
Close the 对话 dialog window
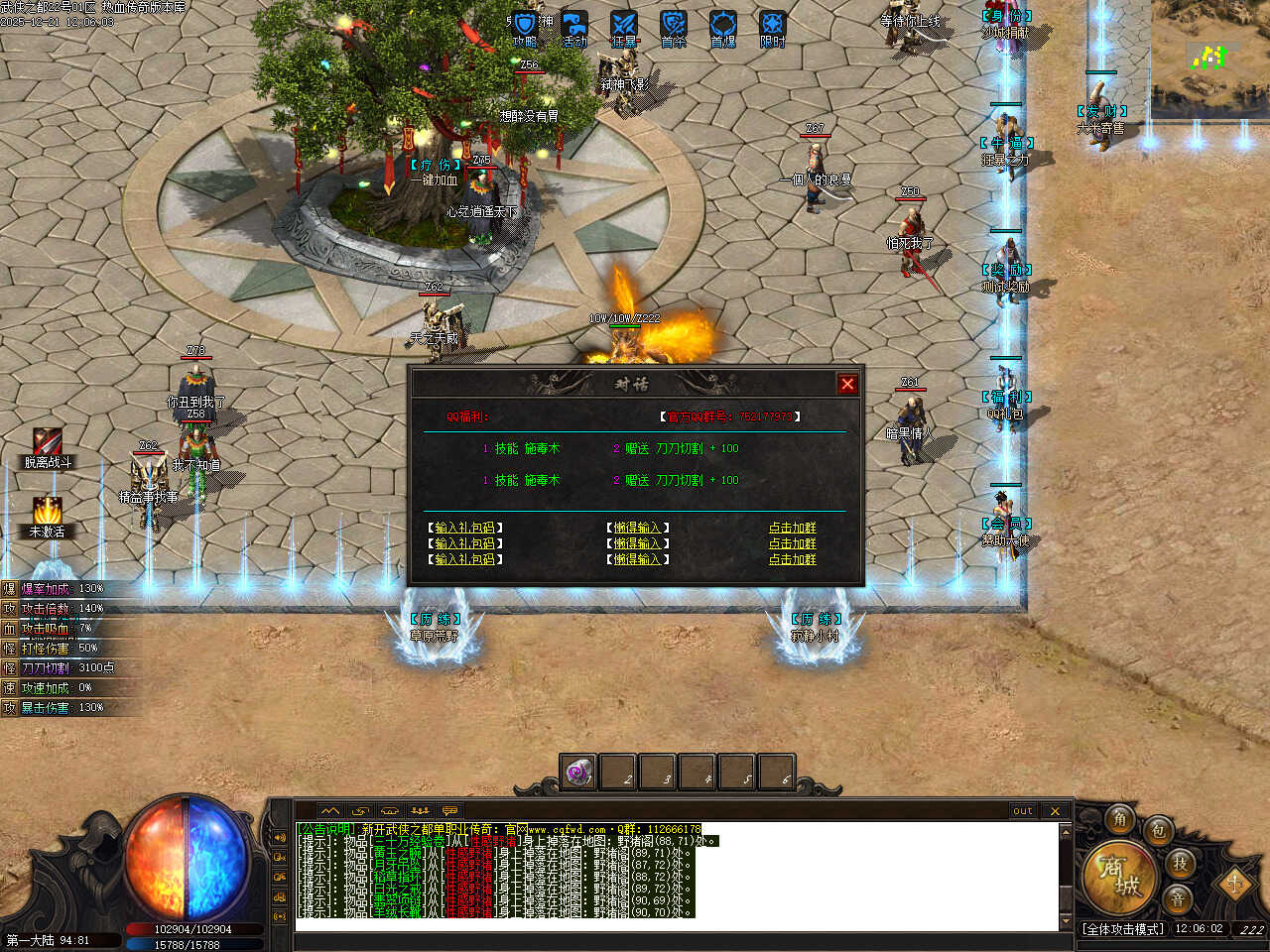pos(846,385)
